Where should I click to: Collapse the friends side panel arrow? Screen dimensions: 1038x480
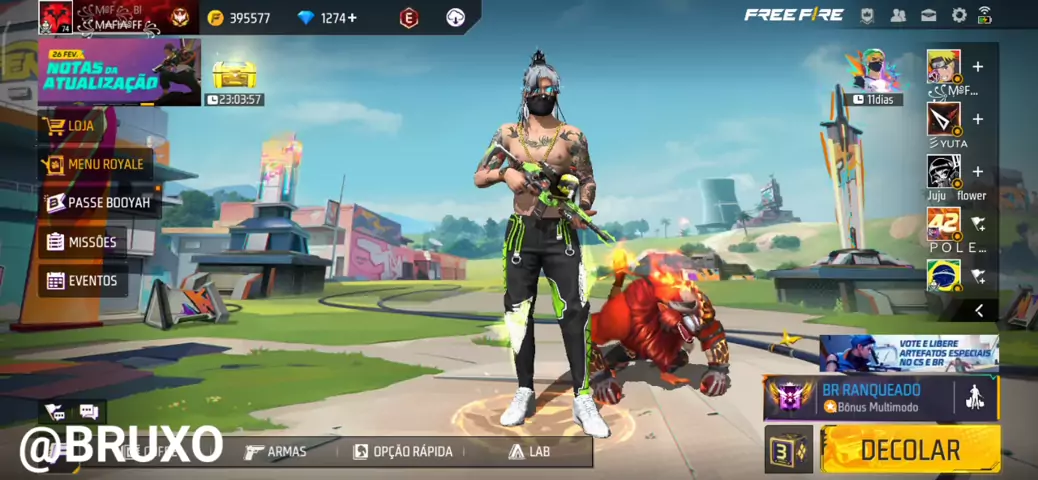click(978, 310)
